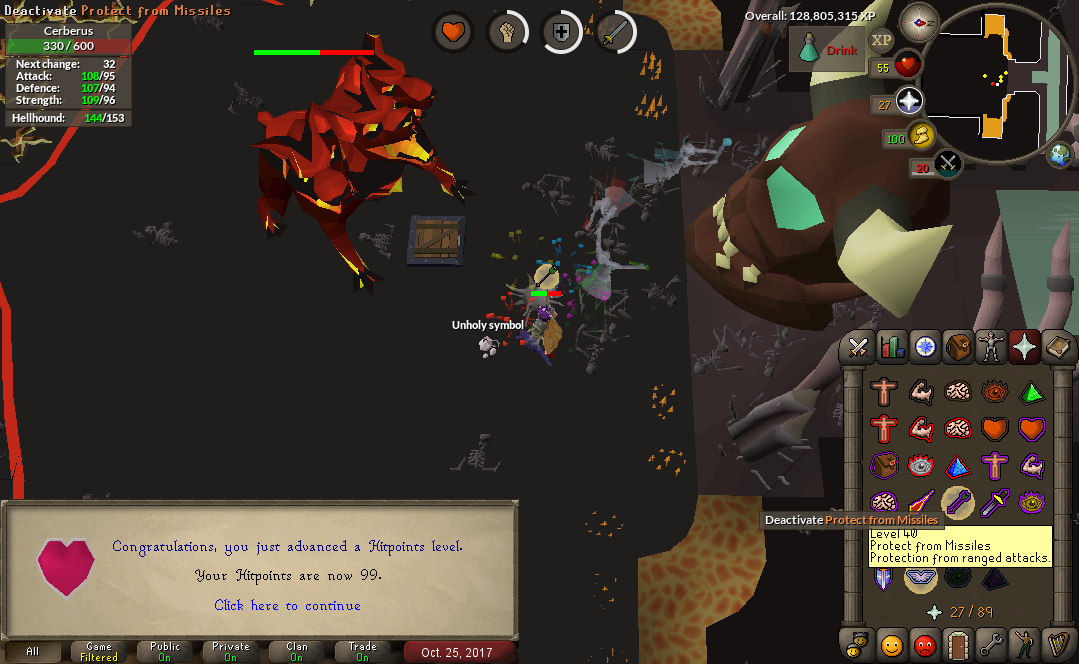1079x664 pixels.
Task: Open the wrench Settings tab
Action: [991, 643]
